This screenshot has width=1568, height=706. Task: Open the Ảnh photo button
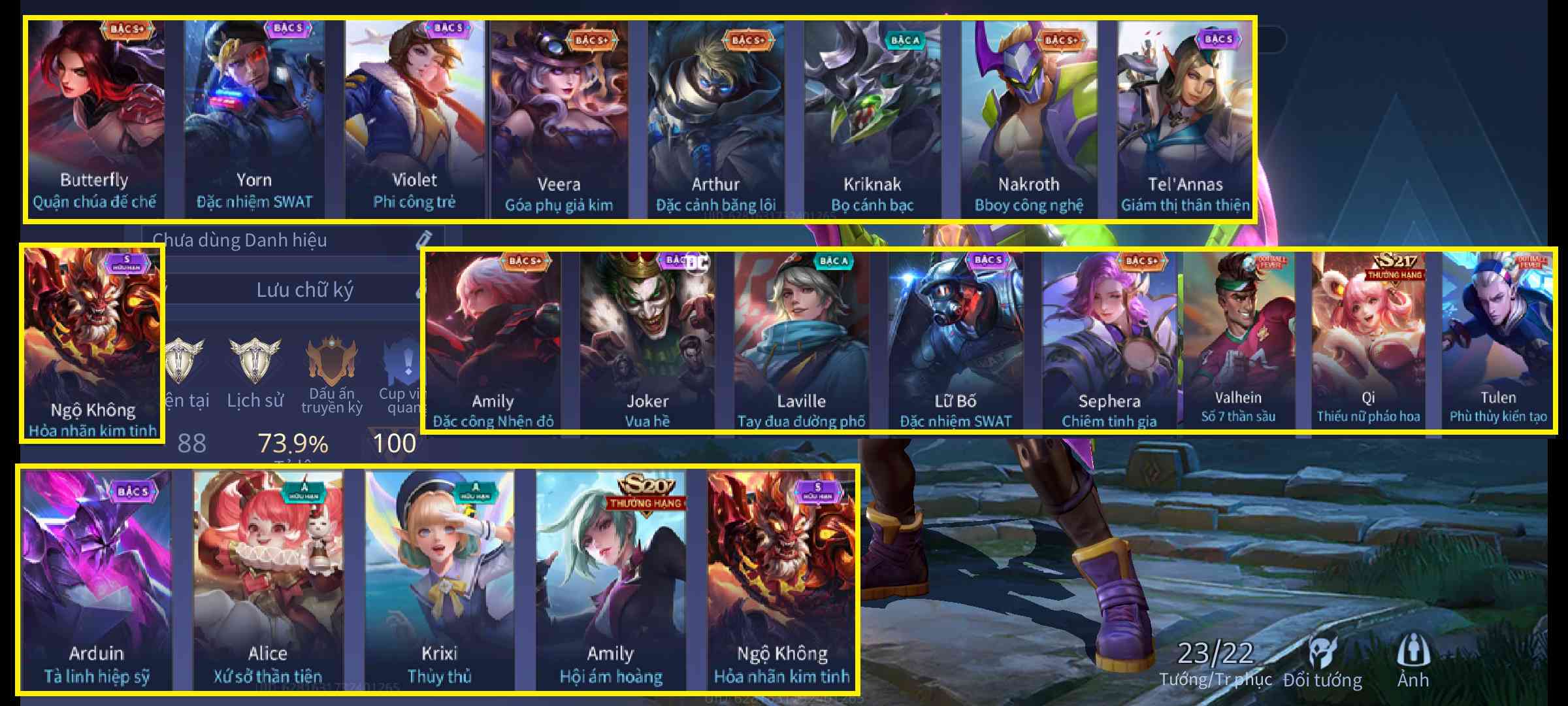[x=1413, y=662]
